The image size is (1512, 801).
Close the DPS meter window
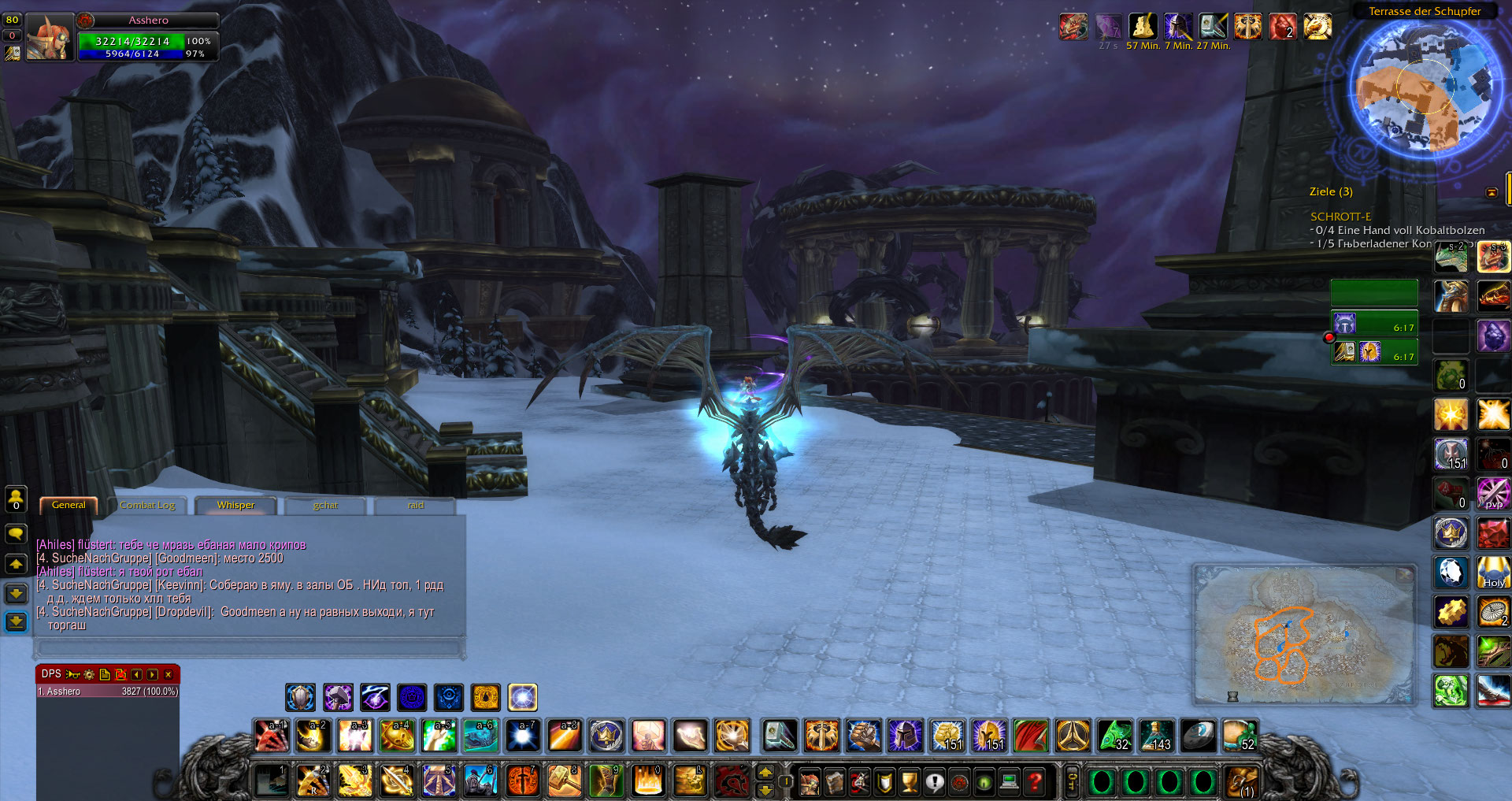169,675
